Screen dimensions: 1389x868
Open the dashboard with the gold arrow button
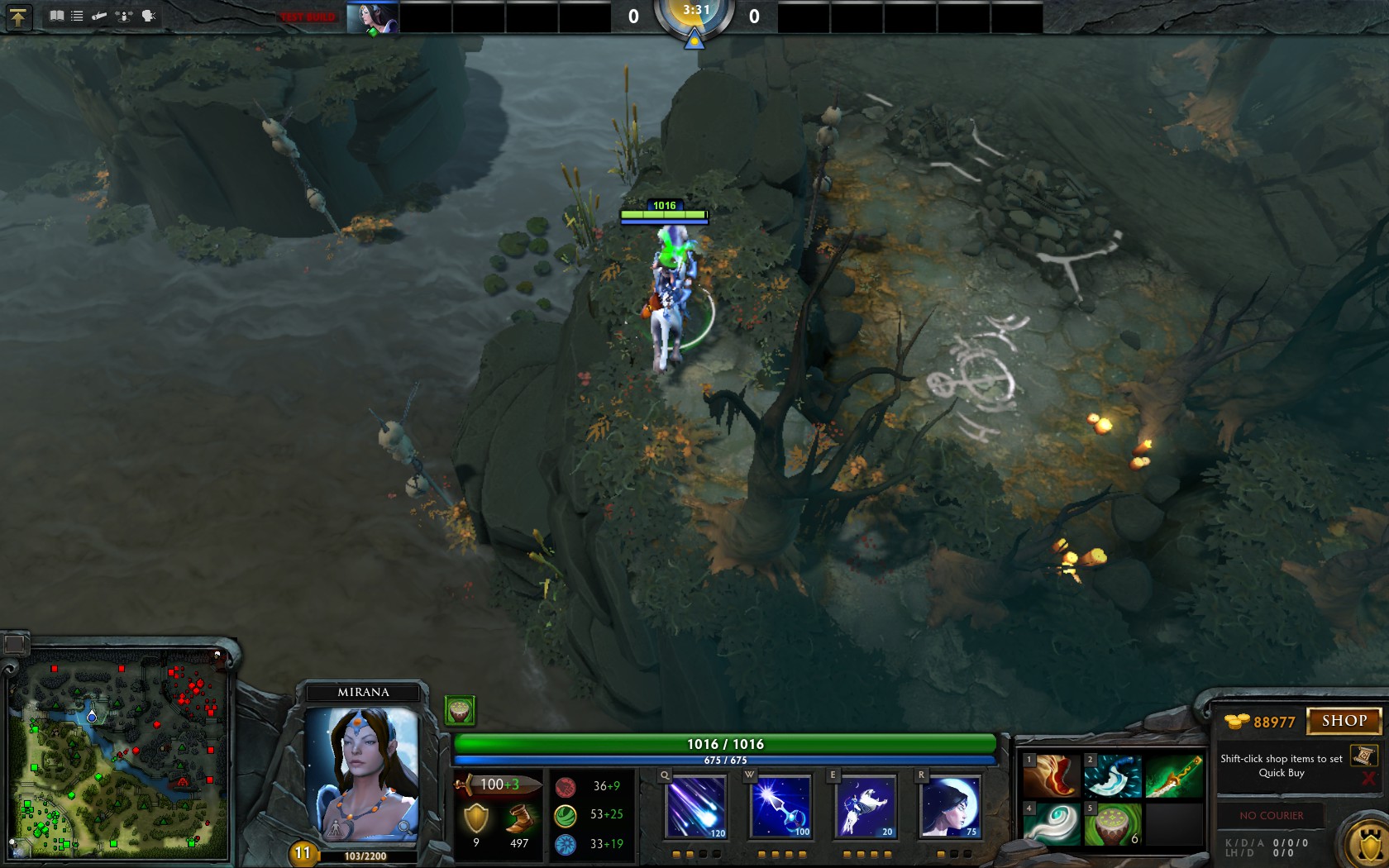18,17
